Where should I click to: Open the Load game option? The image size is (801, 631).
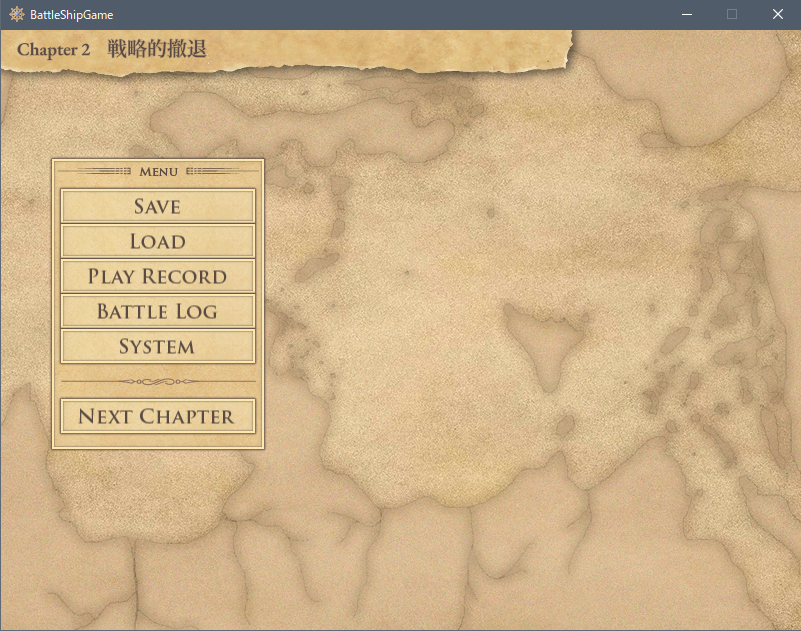pos(158,241)
